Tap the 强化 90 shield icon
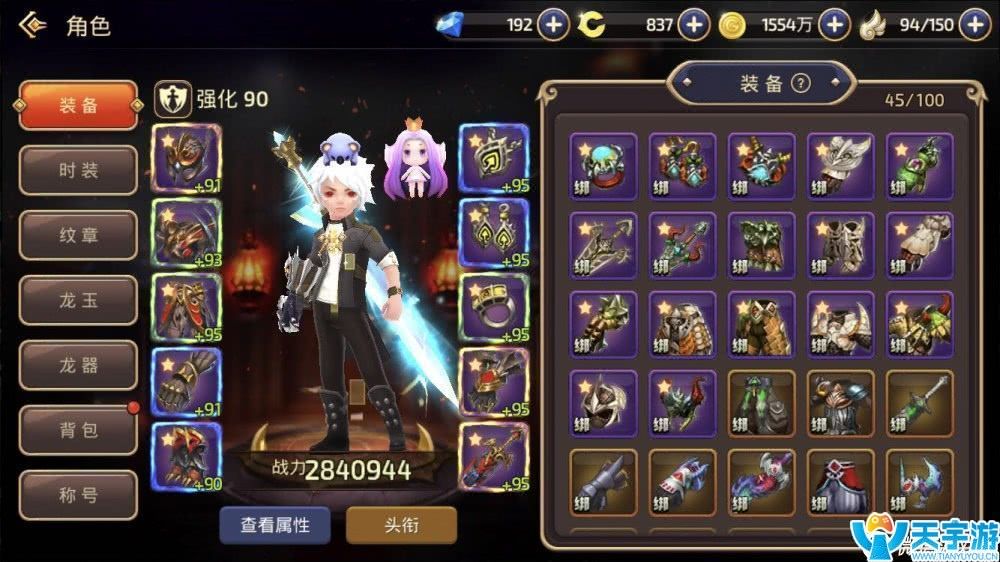This screenshot has height=562, width=1000. 171,98
